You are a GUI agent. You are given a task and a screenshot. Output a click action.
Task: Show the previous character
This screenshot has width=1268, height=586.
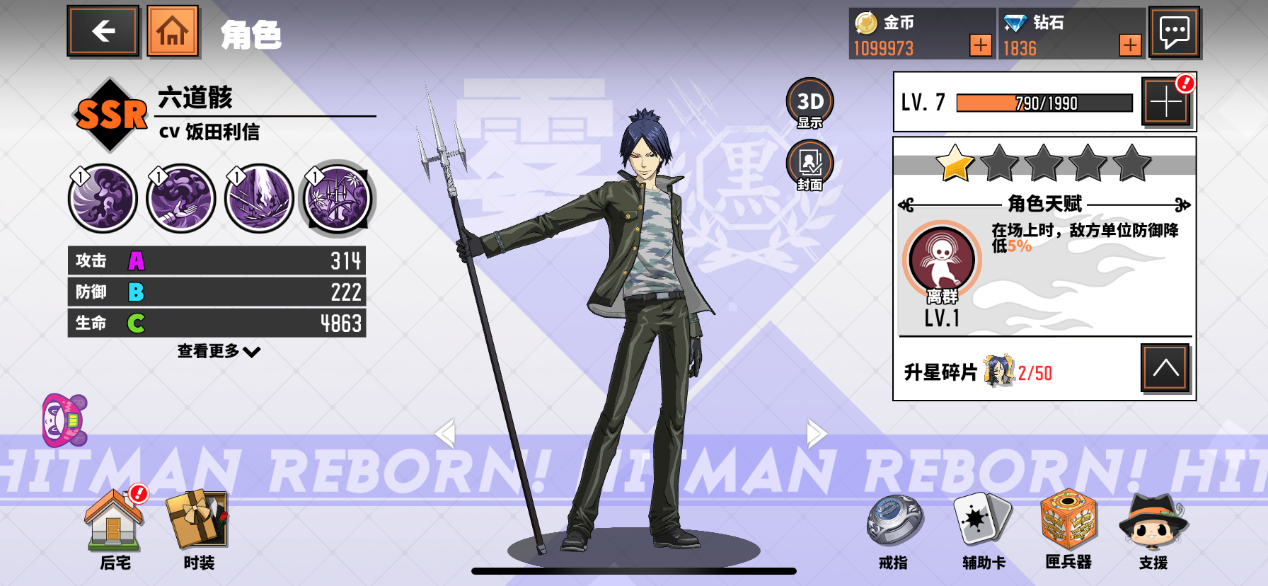point(445,433)
